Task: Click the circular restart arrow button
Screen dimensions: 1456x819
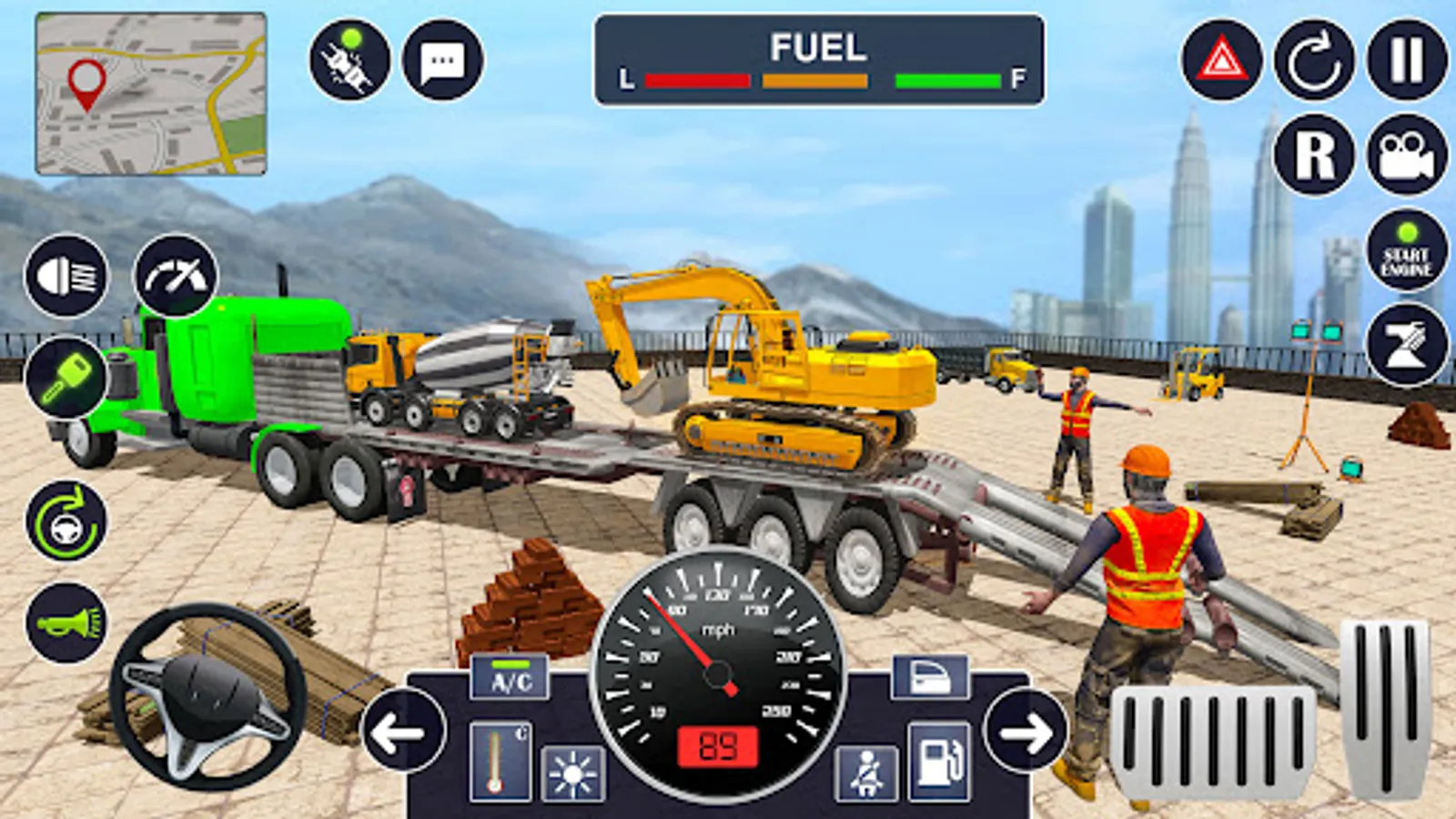Action: [x=1314, y=60]
